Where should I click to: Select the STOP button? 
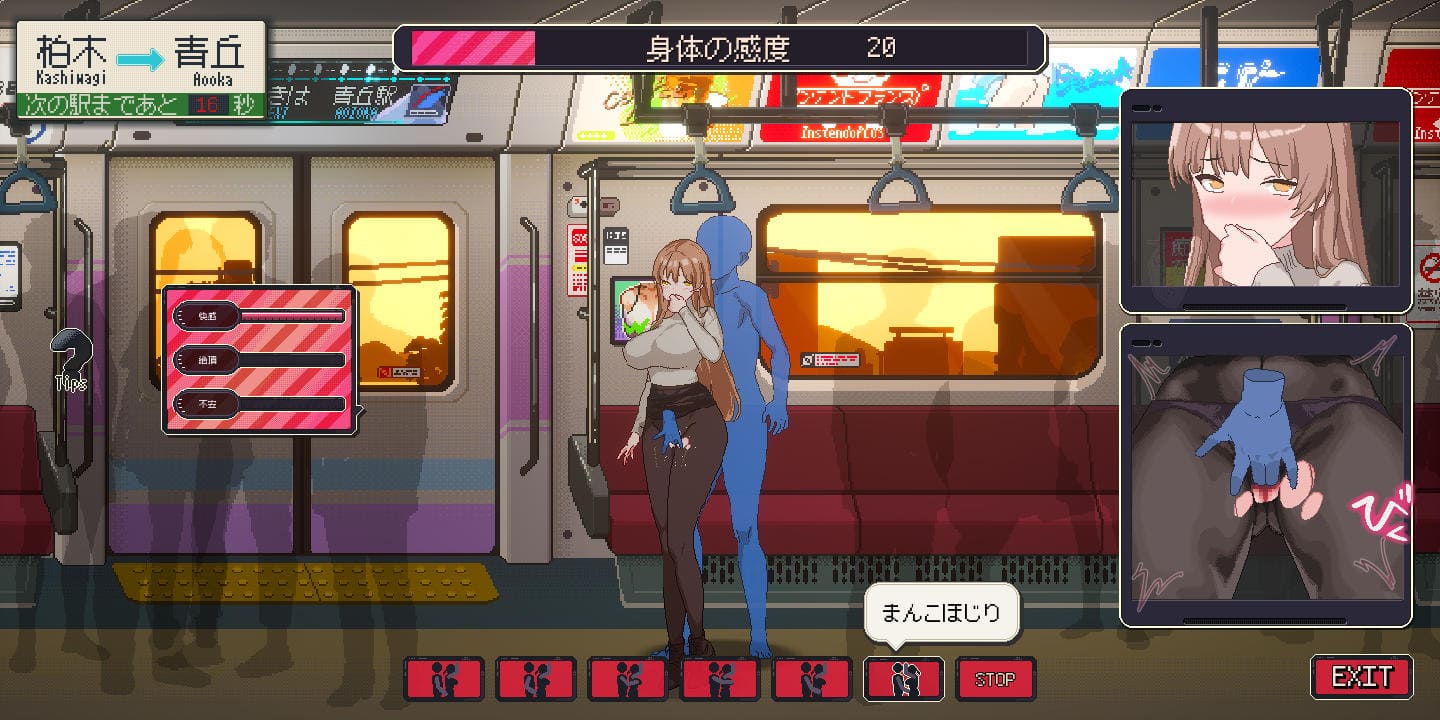coord(995,679)
